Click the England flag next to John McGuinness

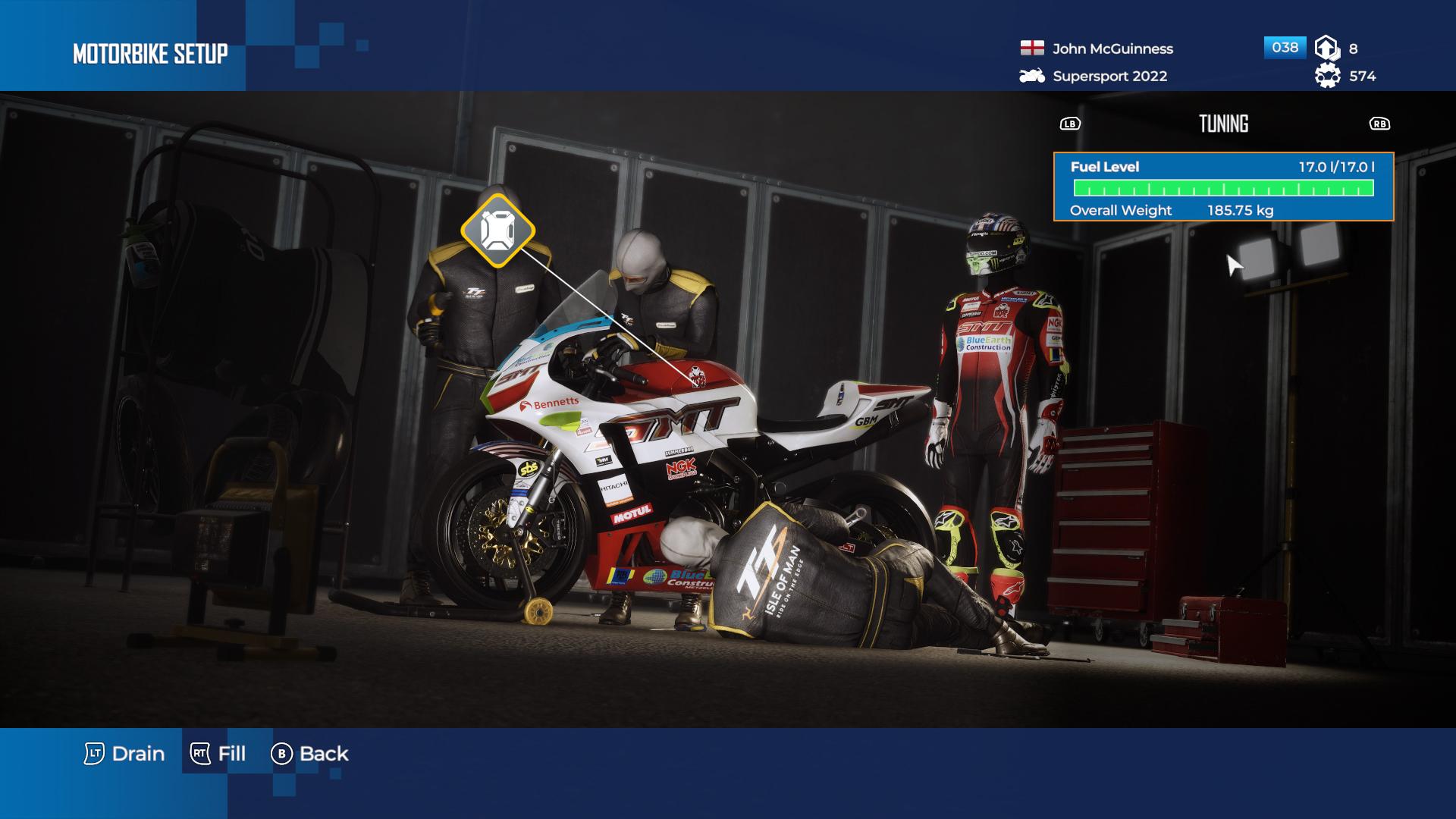(x=1031, y=49)
